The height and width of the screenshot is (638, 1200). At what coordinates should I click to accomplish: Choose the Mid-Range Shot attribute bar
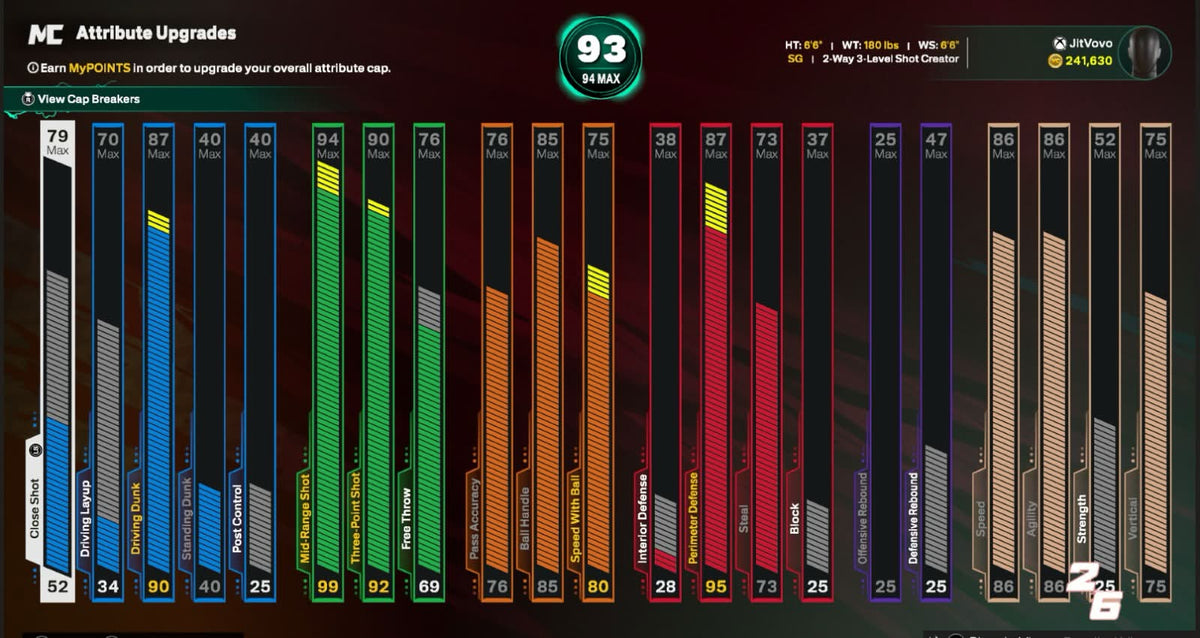tap(327, 360)
